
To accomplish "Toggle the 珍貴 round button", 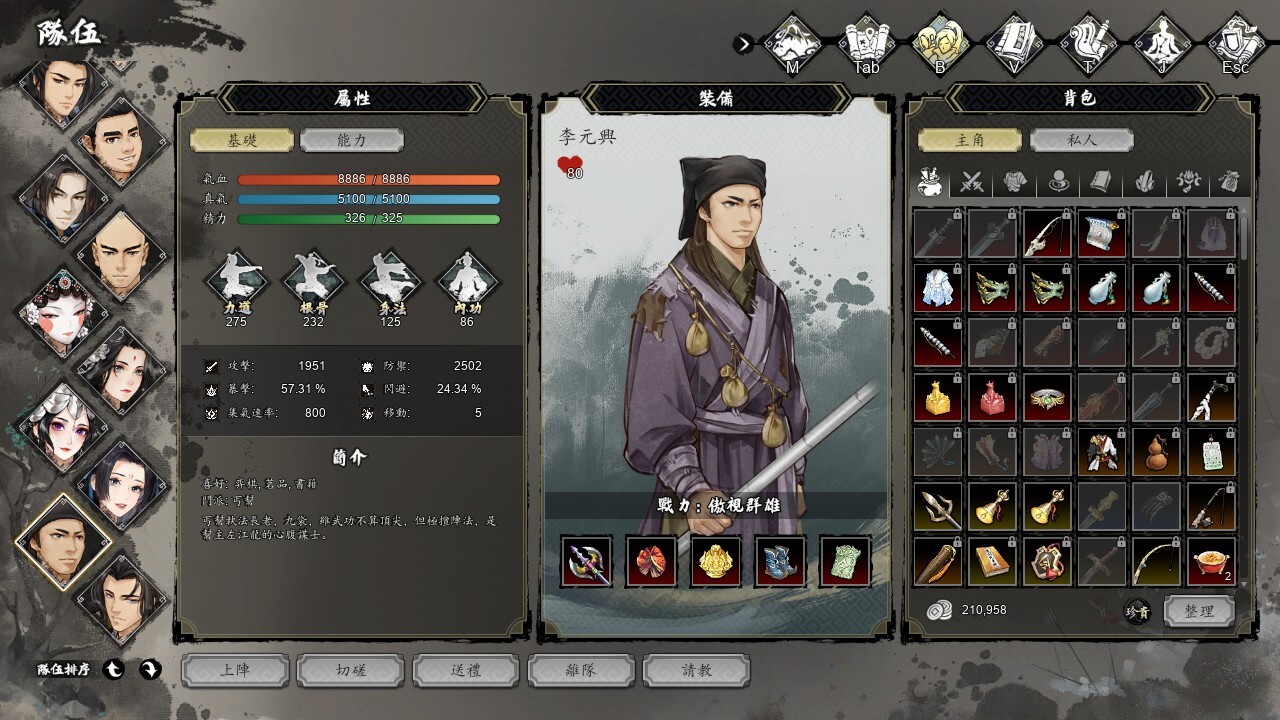I will pos(1137,611).
